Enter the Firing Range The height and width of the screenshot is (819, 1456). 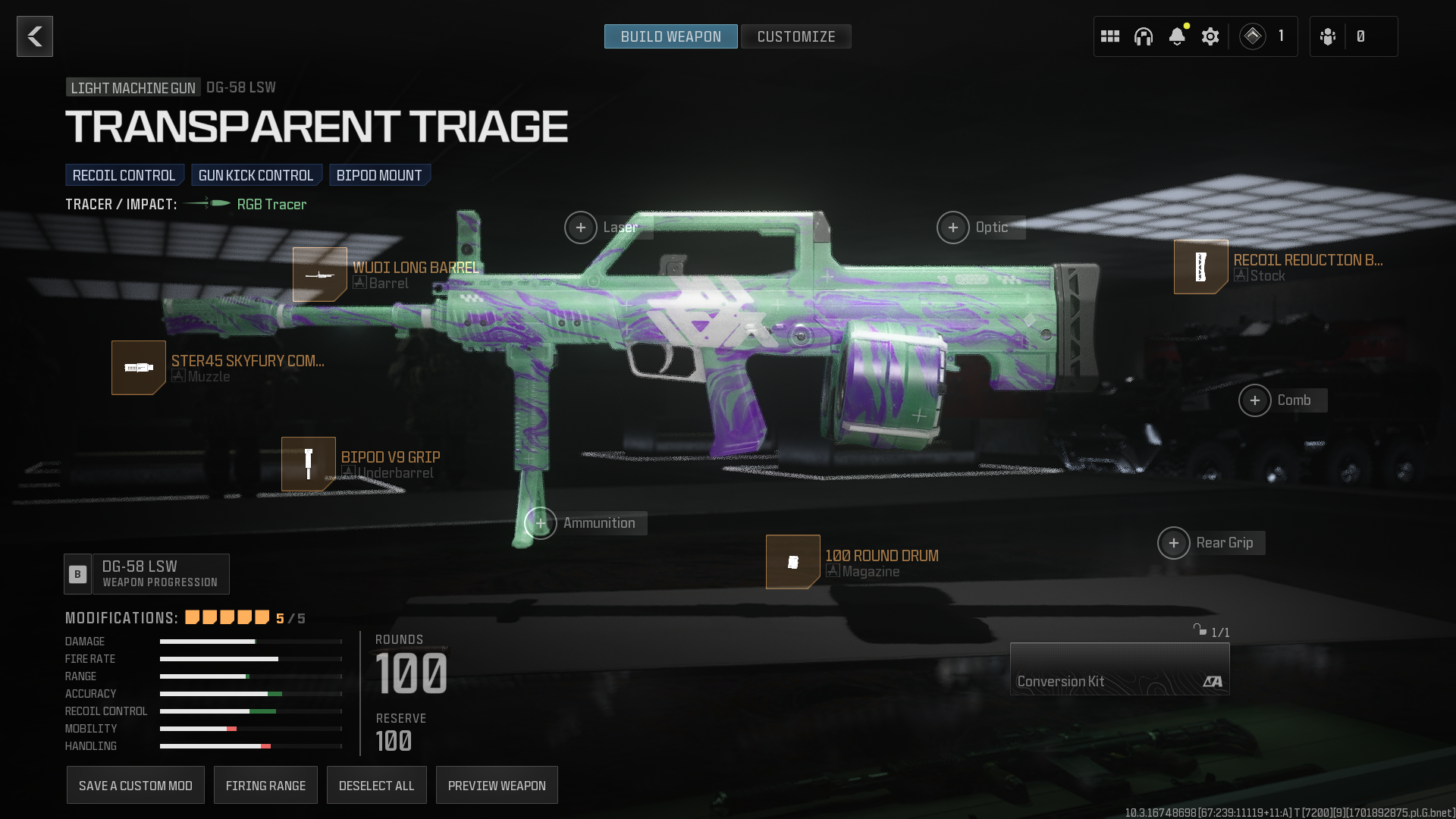tap(265, 786)
